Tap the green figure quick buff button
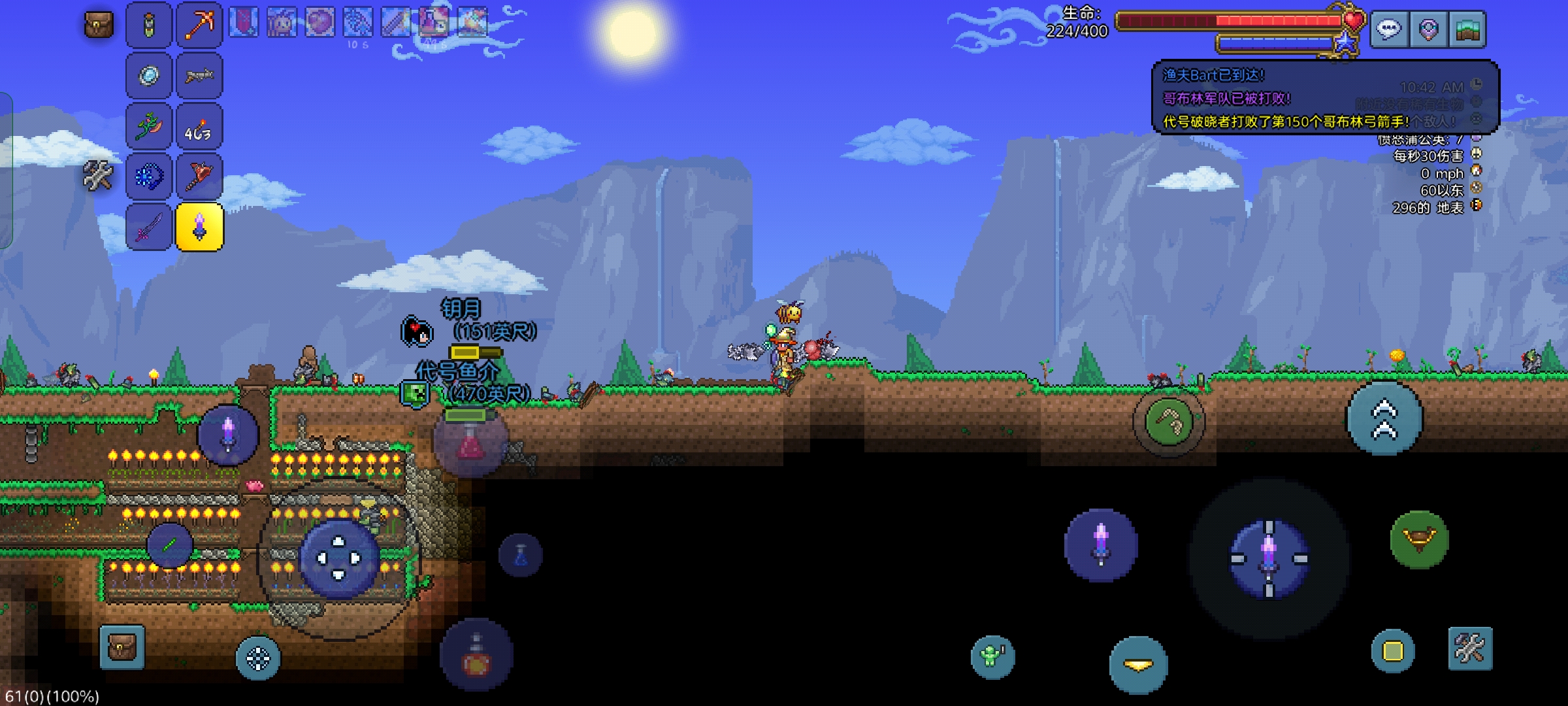 pos(992,656)
